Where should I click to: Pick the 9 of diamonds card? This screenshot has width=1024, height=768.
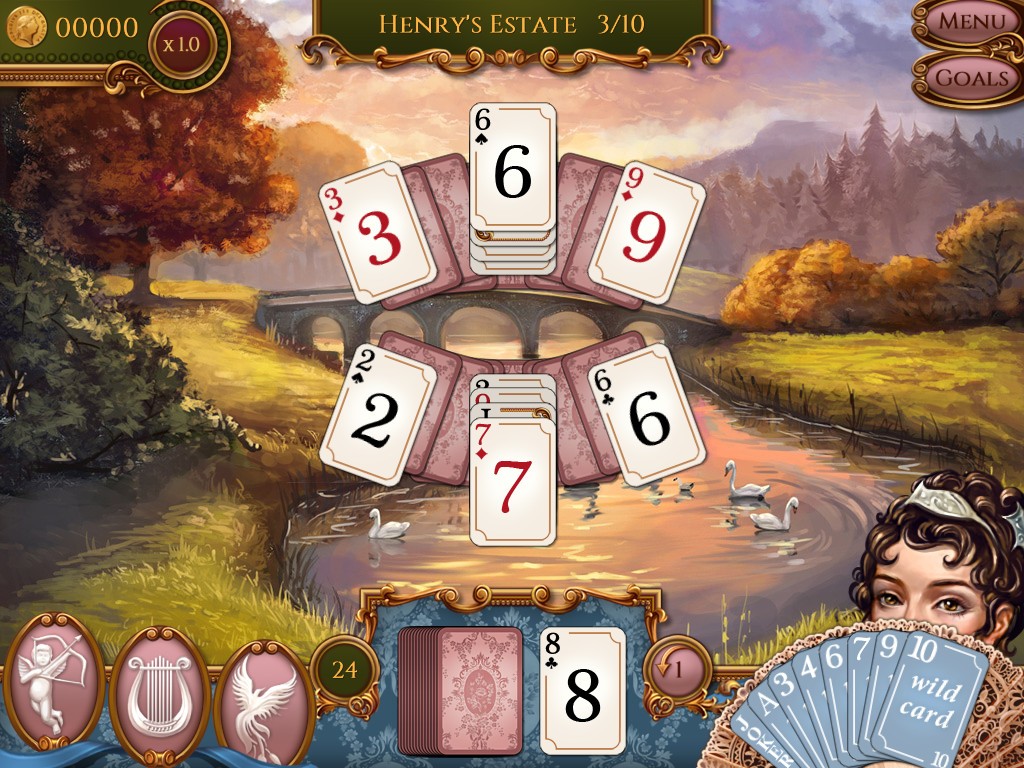coord(646,234)
